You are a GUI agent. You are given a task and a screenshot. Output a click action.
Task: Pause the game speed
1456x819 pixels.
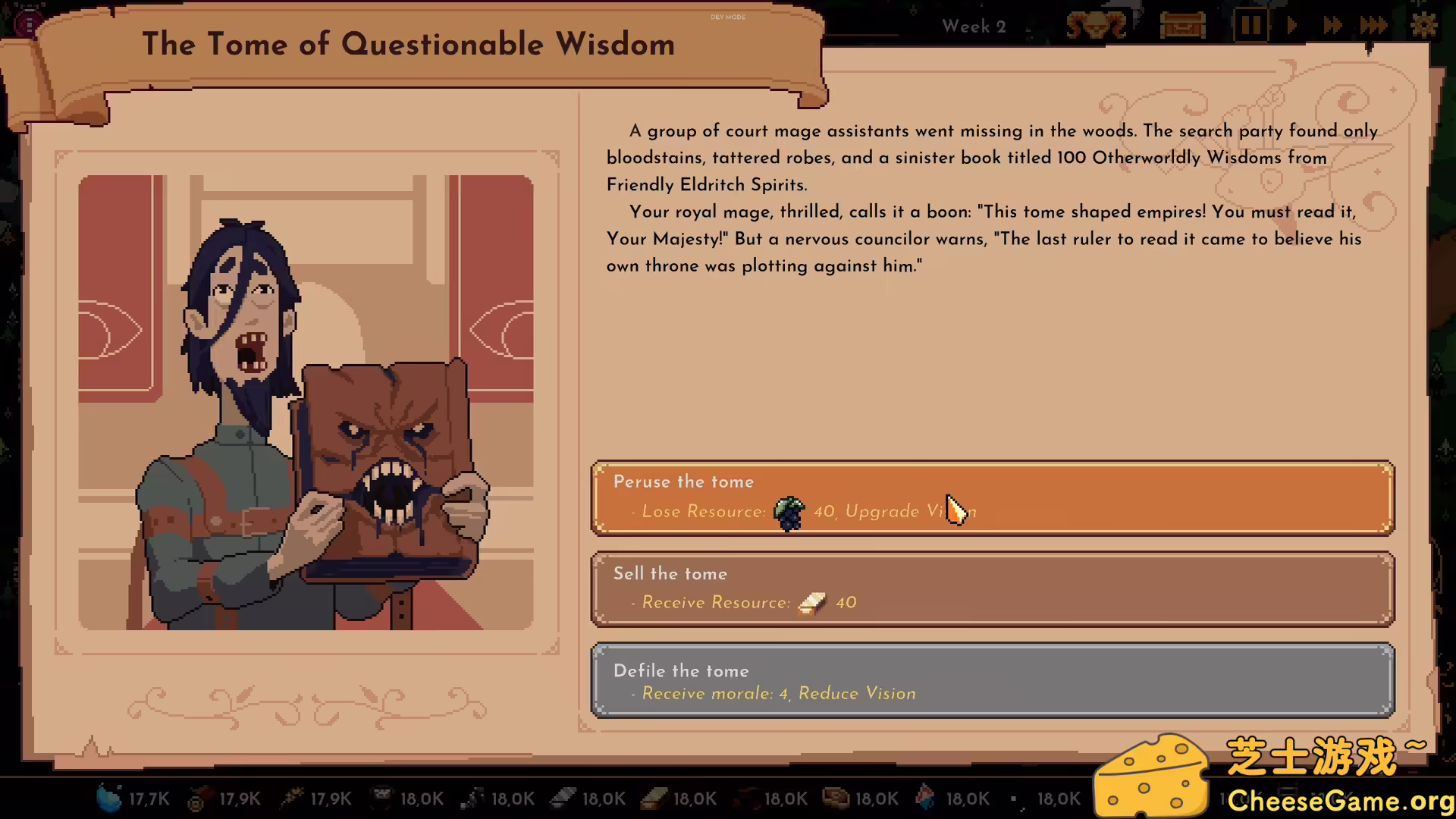(x=1250, y=27)
